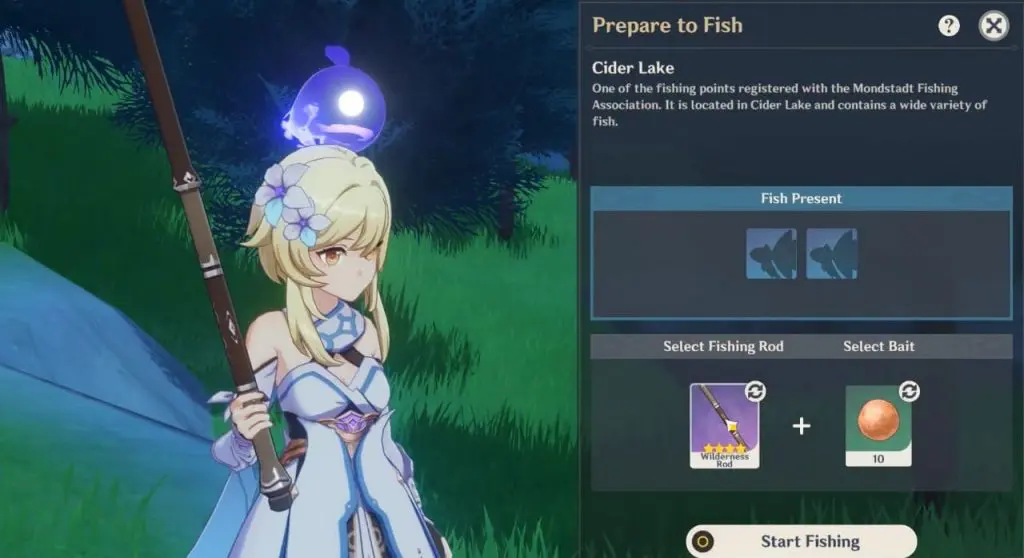Swap the fishing rod via its refresh icon
The image size is (1024, 558).
755,391
